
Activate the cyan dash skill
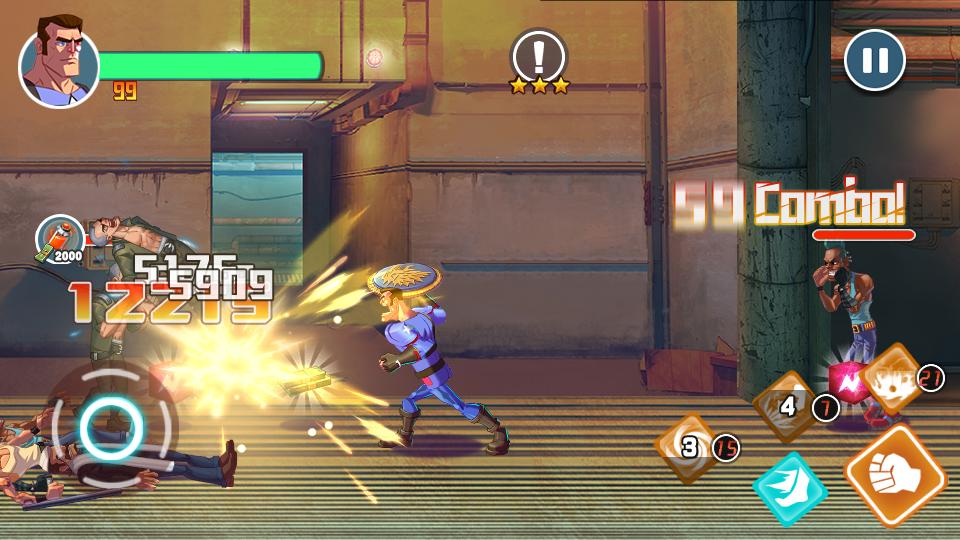click(x=790, y=489)
